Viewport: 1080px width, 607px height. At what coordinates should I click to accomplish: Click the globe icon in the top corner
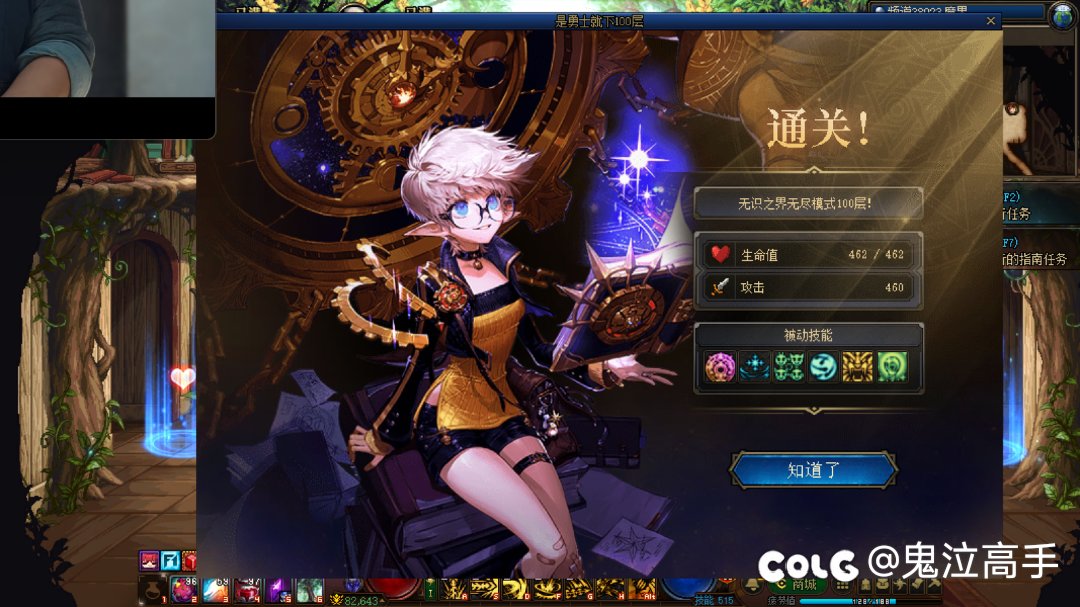coord(1062,16)
